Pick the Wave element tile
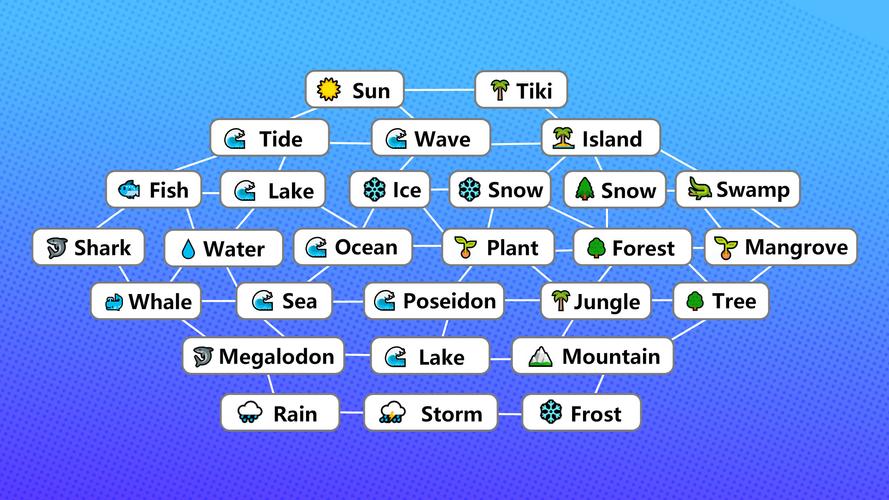The image size is (889, 500). coord(431,138)
